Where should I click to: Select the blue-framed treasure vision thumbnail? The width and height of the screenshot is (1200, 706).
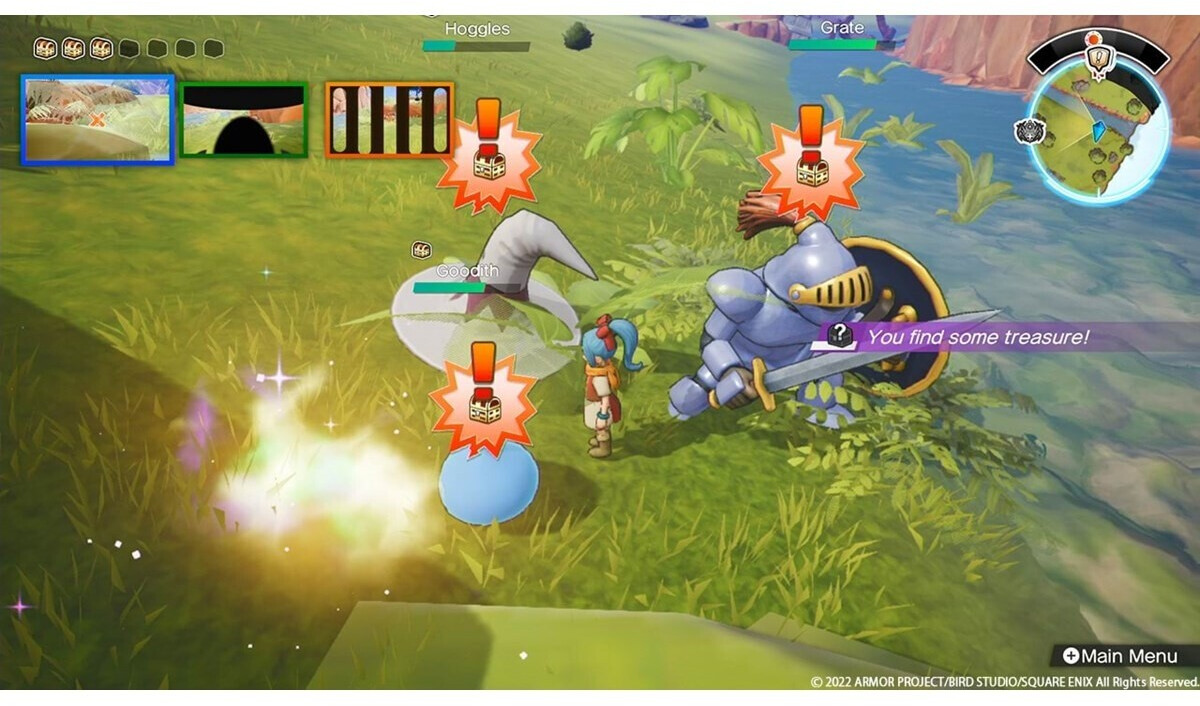point(97,120)
